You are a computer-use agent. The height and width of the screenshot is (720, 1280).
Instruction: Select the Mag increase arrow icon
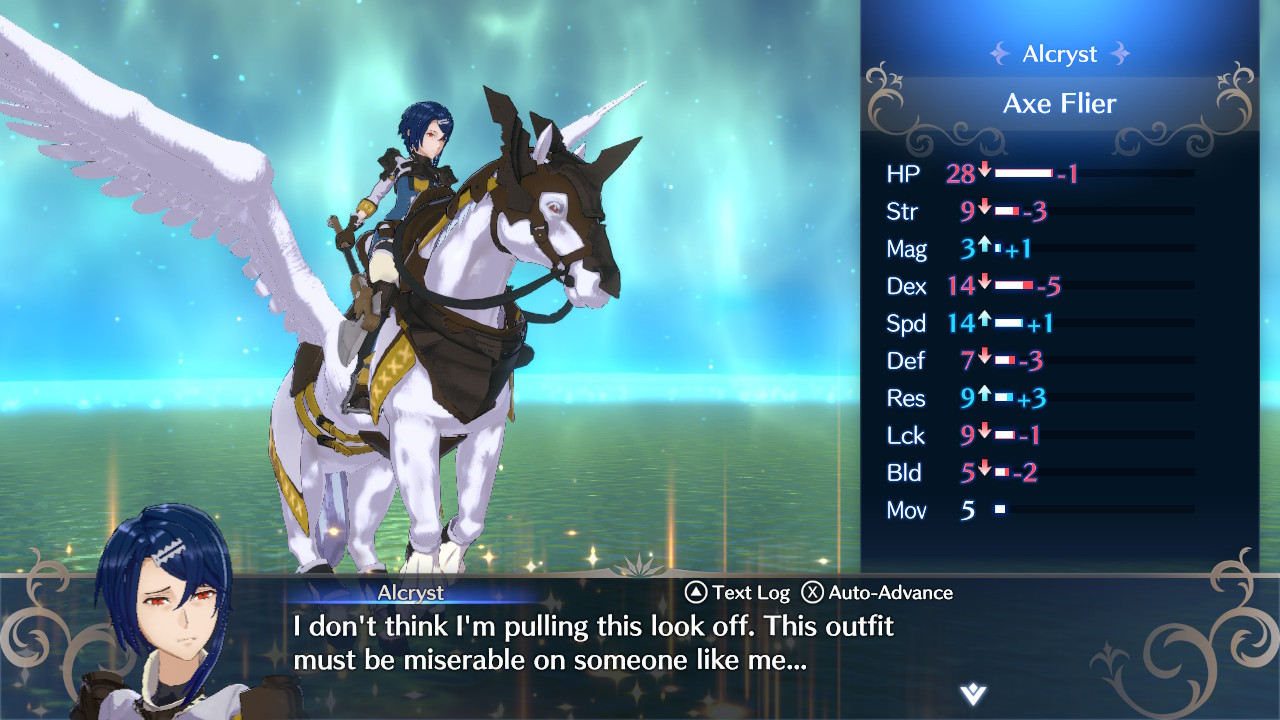(982, 247)
